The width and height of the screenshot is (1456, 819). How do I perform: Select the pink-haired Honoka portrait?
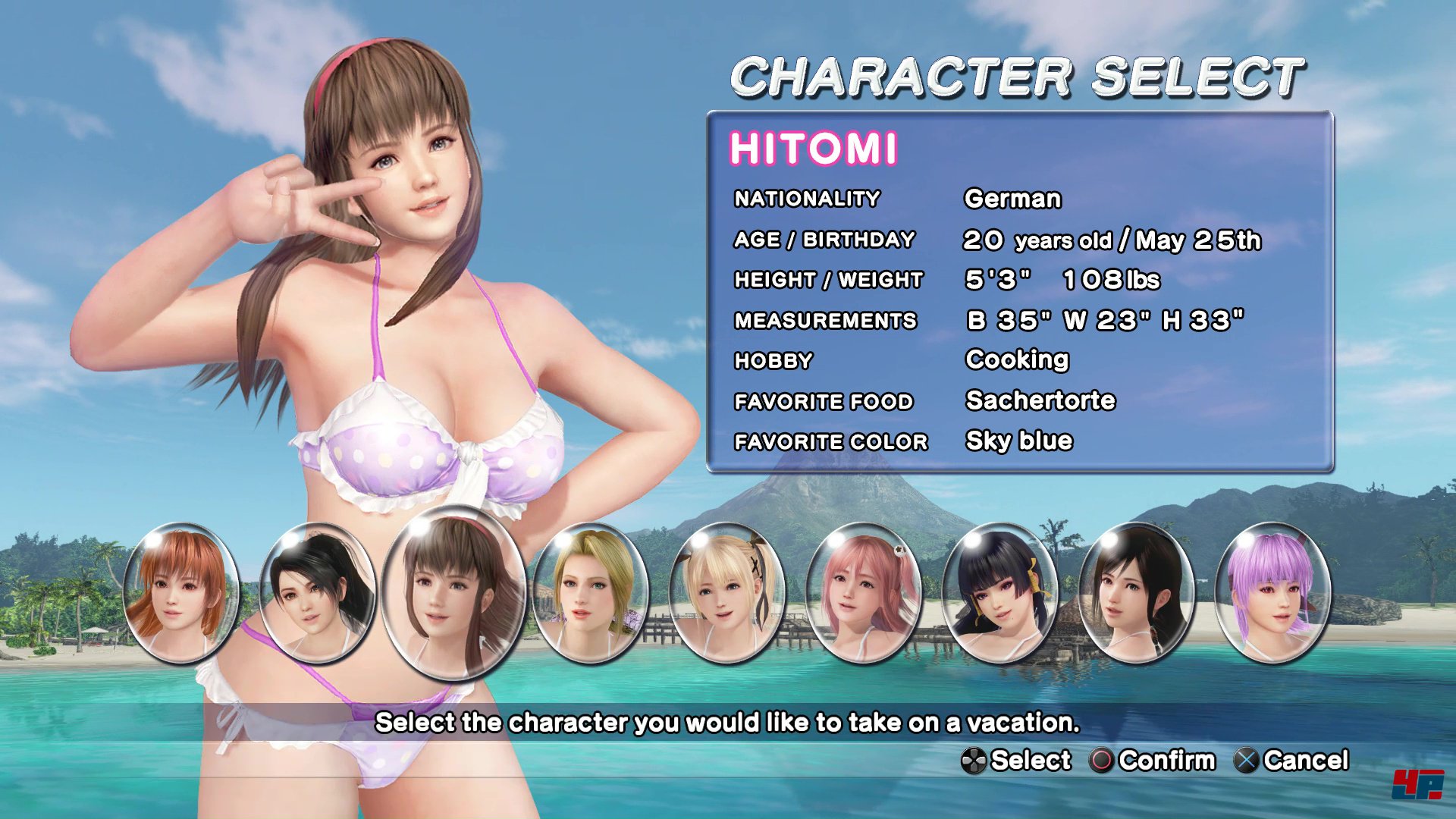pos(863,592)
